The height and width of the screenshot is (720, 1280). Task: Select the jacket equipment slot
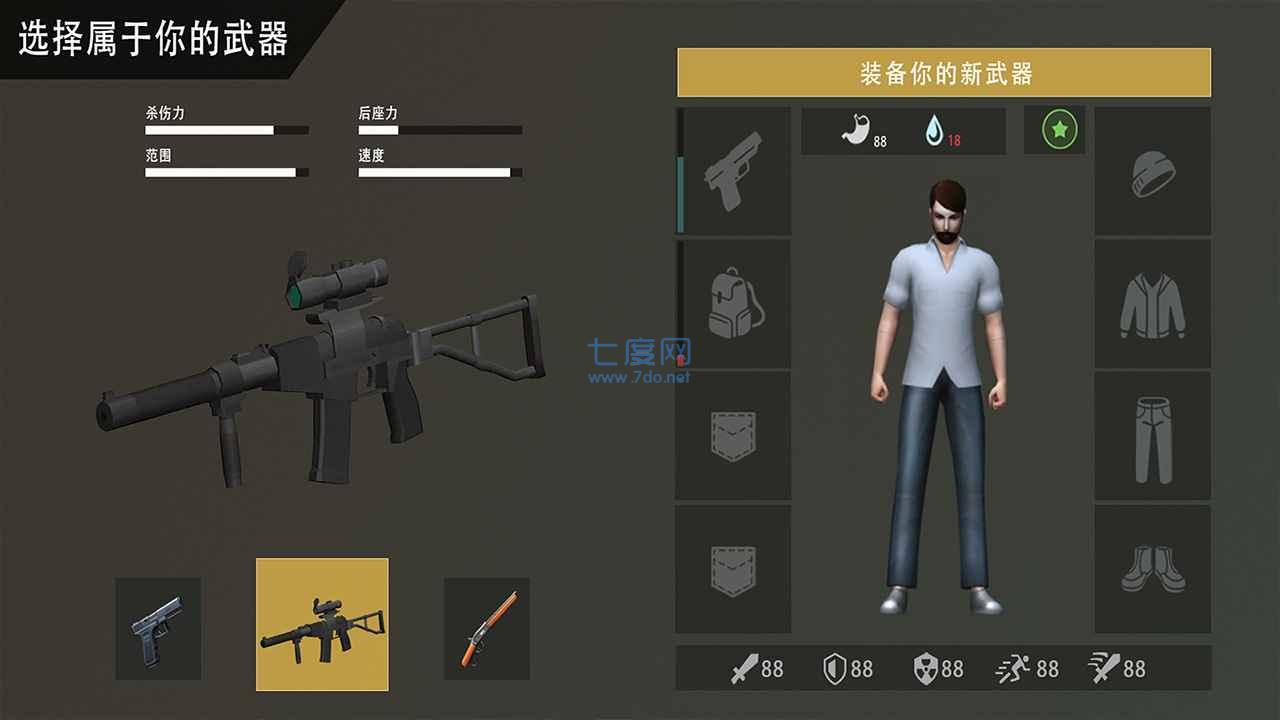click(x=1152, y=304)
